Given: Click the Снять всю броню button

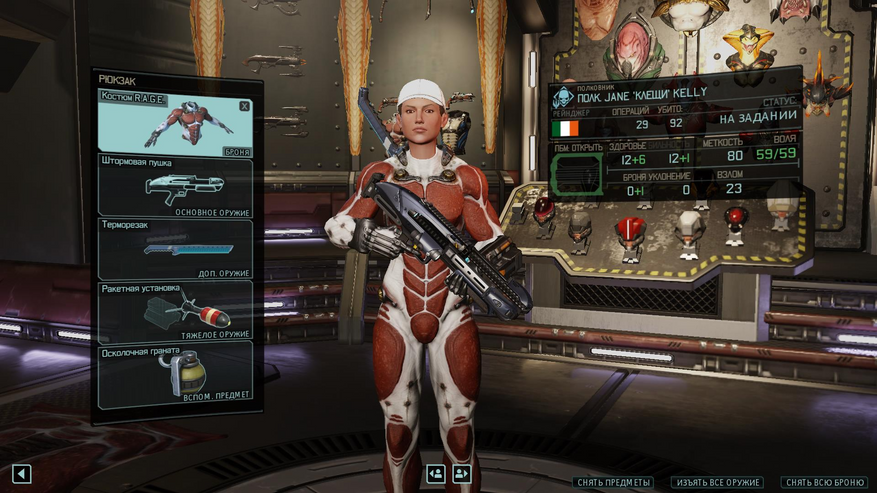Looking at the screenshot, I should point(824,483).
